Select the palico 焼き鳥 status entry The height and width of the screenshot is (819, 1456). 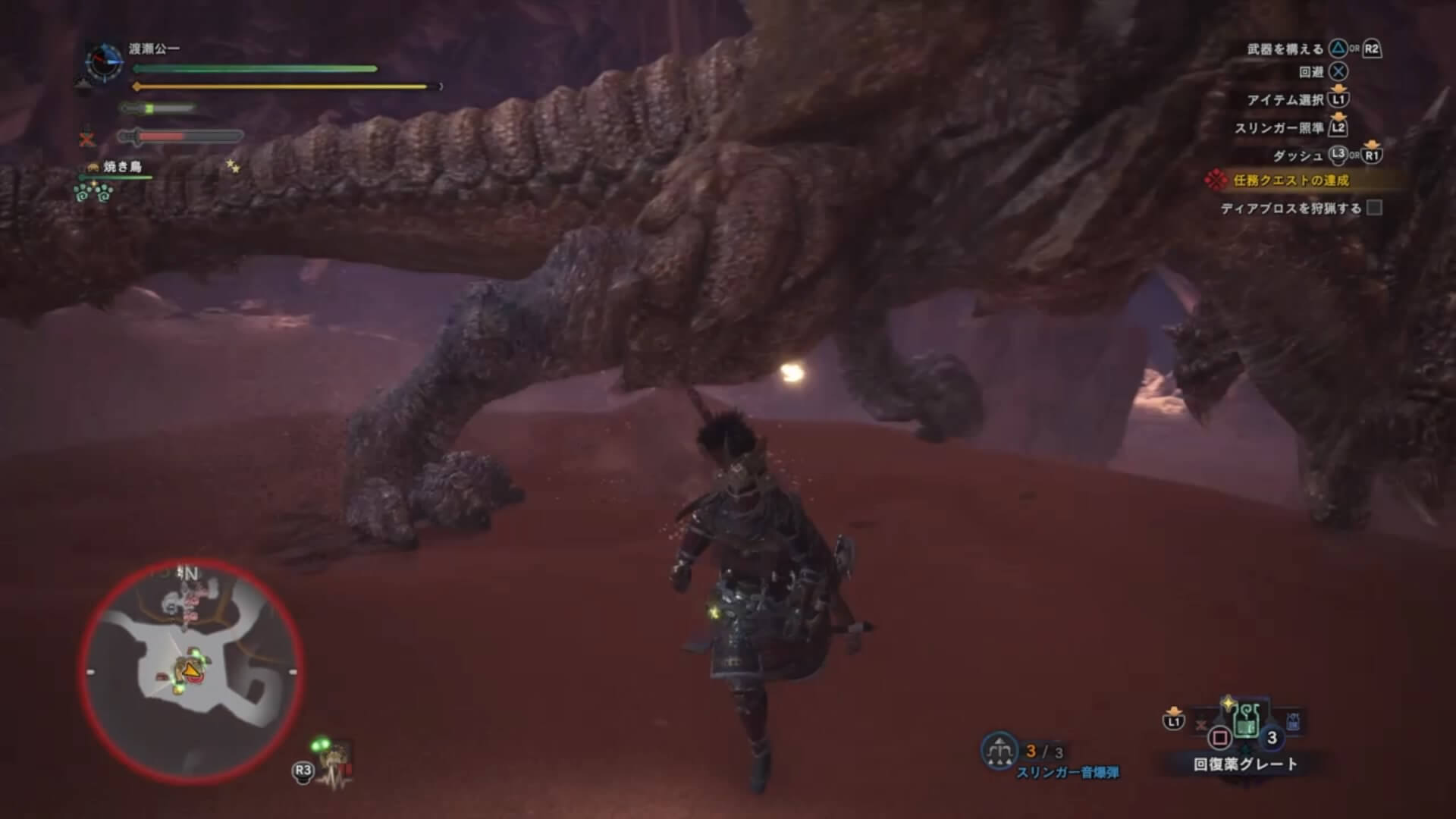click(121, 167)
